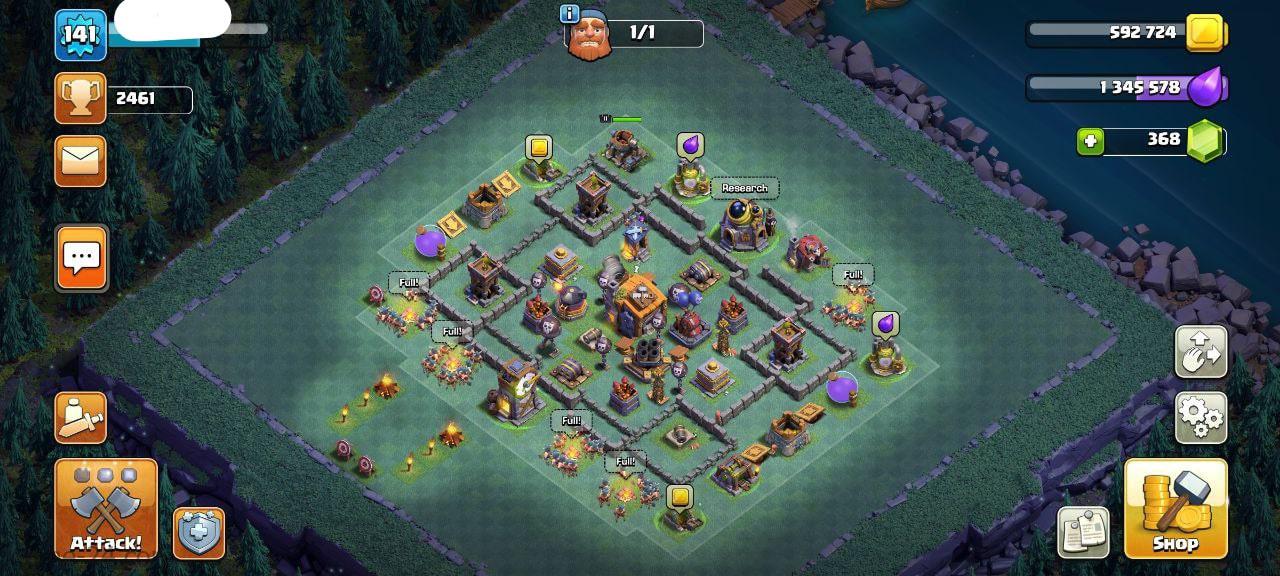Add gems with the green plus button
This screenshot has width=1280, height=576.
[1090, 141]
